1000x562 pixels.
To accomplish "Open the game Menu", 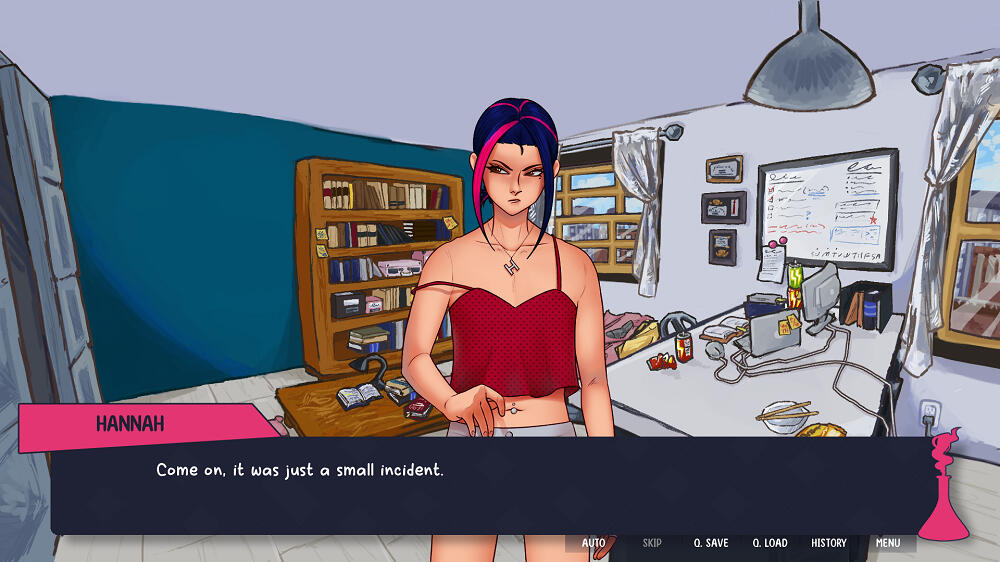I will [x=888, y=543].
